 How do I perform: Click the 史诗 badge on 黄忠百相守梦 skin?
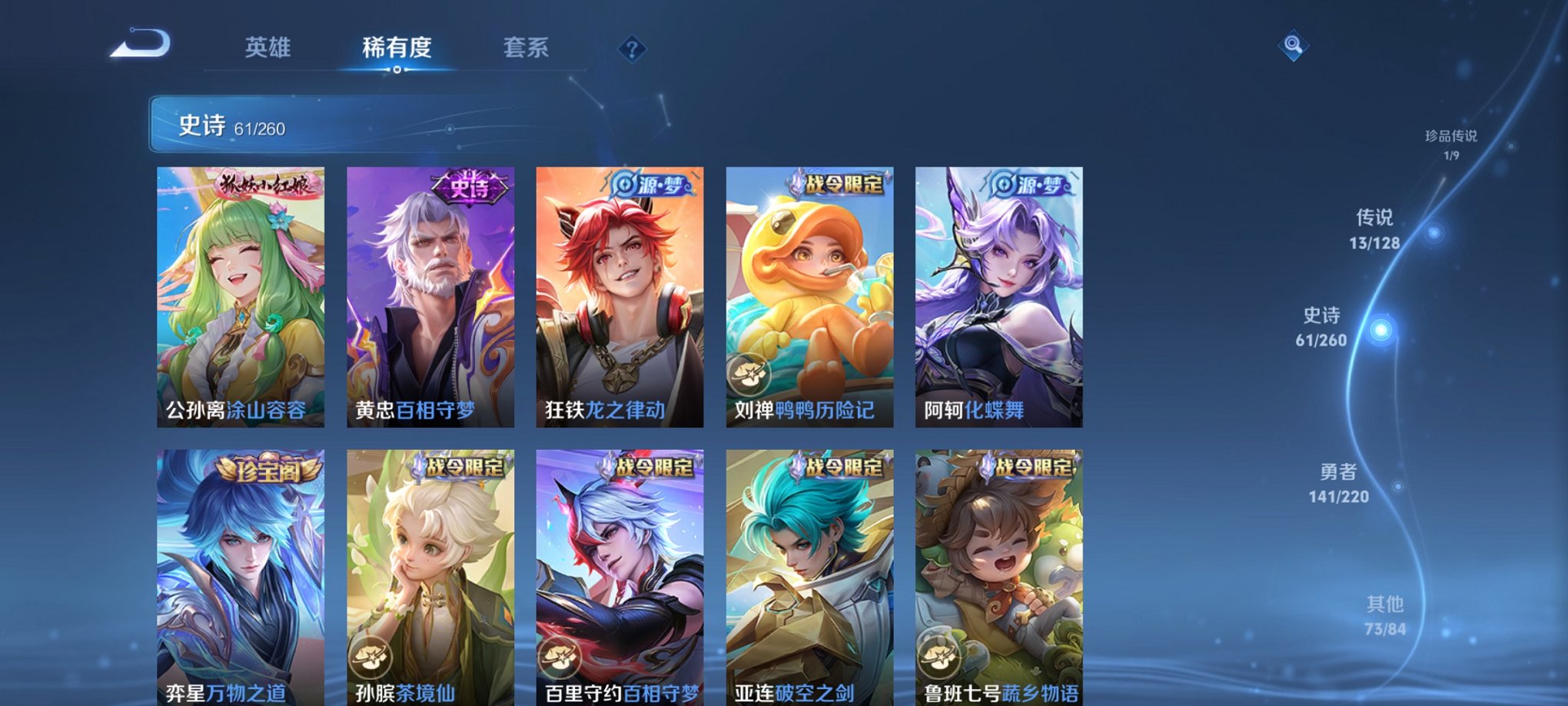click(x=469, y=187)
